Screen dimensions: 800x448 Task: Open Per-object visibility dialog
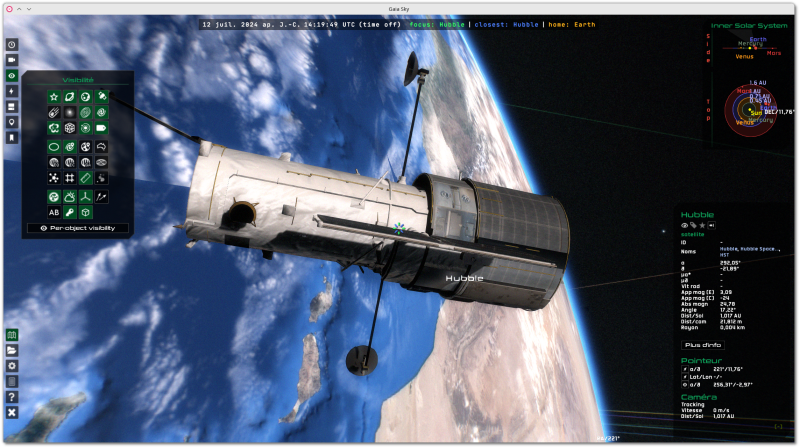tap(78, 228)
